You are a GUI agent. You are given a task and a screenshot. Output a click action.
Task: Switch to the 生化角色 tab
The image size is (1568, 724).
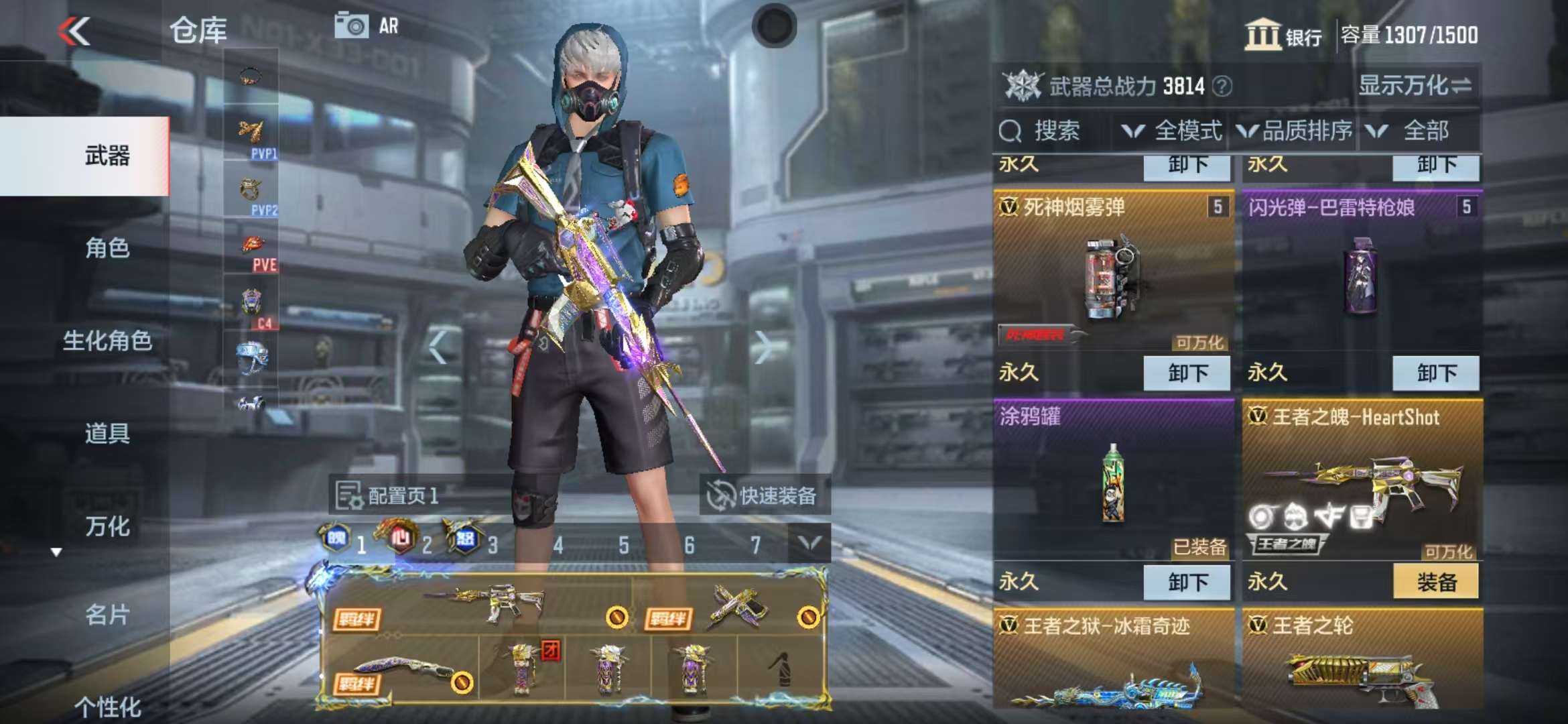pos(107,341)
